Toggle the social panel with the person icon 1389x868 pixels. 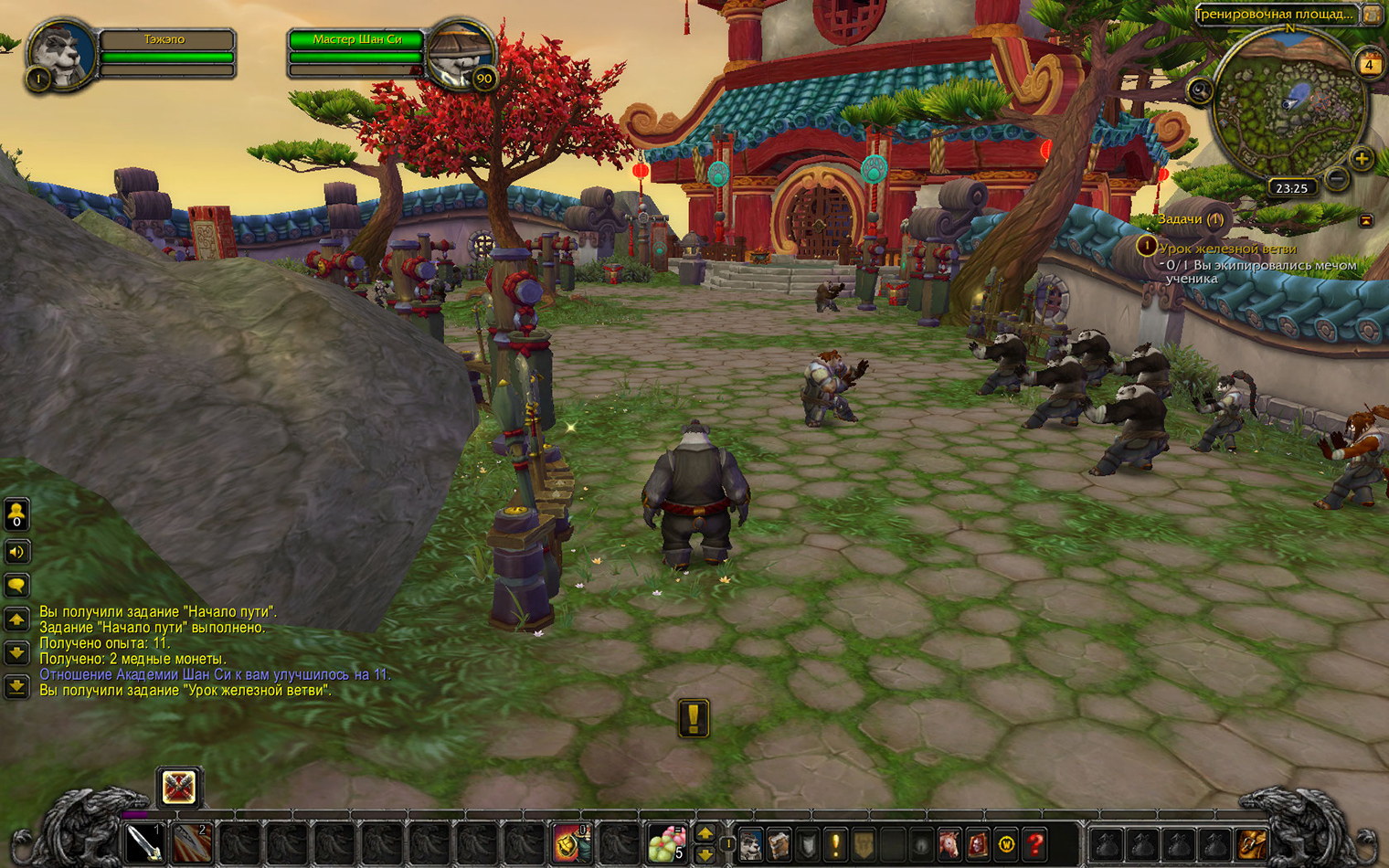16,515
